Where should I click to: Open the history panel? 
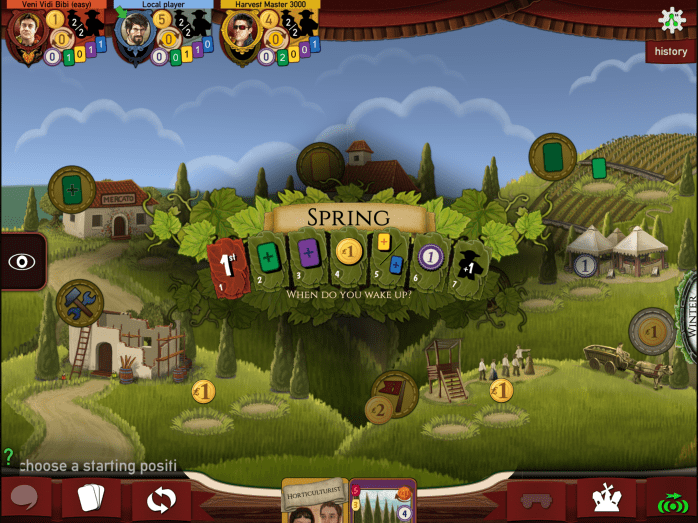(x=670, y=51)
